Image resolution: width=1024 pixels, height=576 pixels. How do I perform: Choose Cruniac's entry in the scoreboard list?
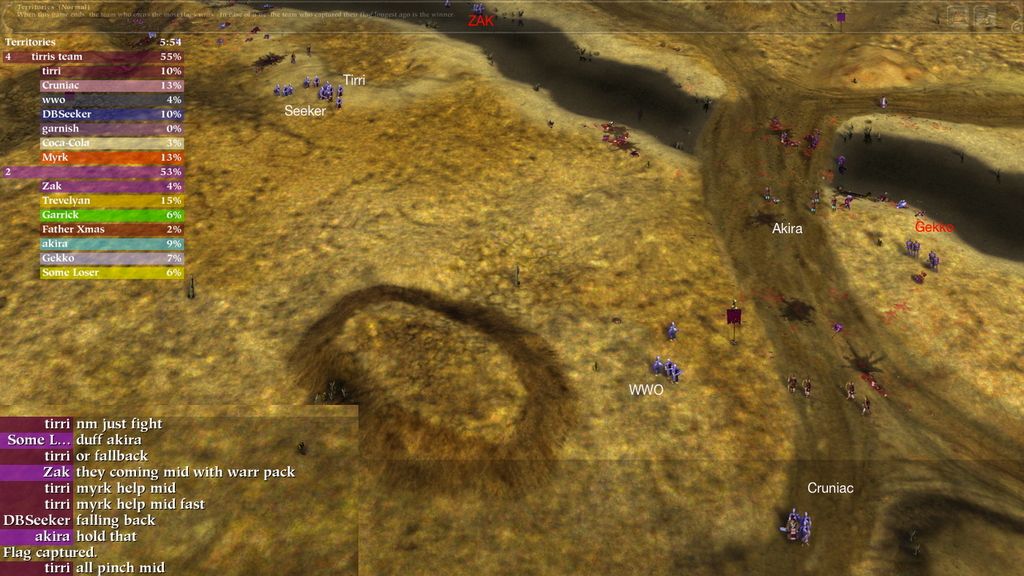coord(110,85)
